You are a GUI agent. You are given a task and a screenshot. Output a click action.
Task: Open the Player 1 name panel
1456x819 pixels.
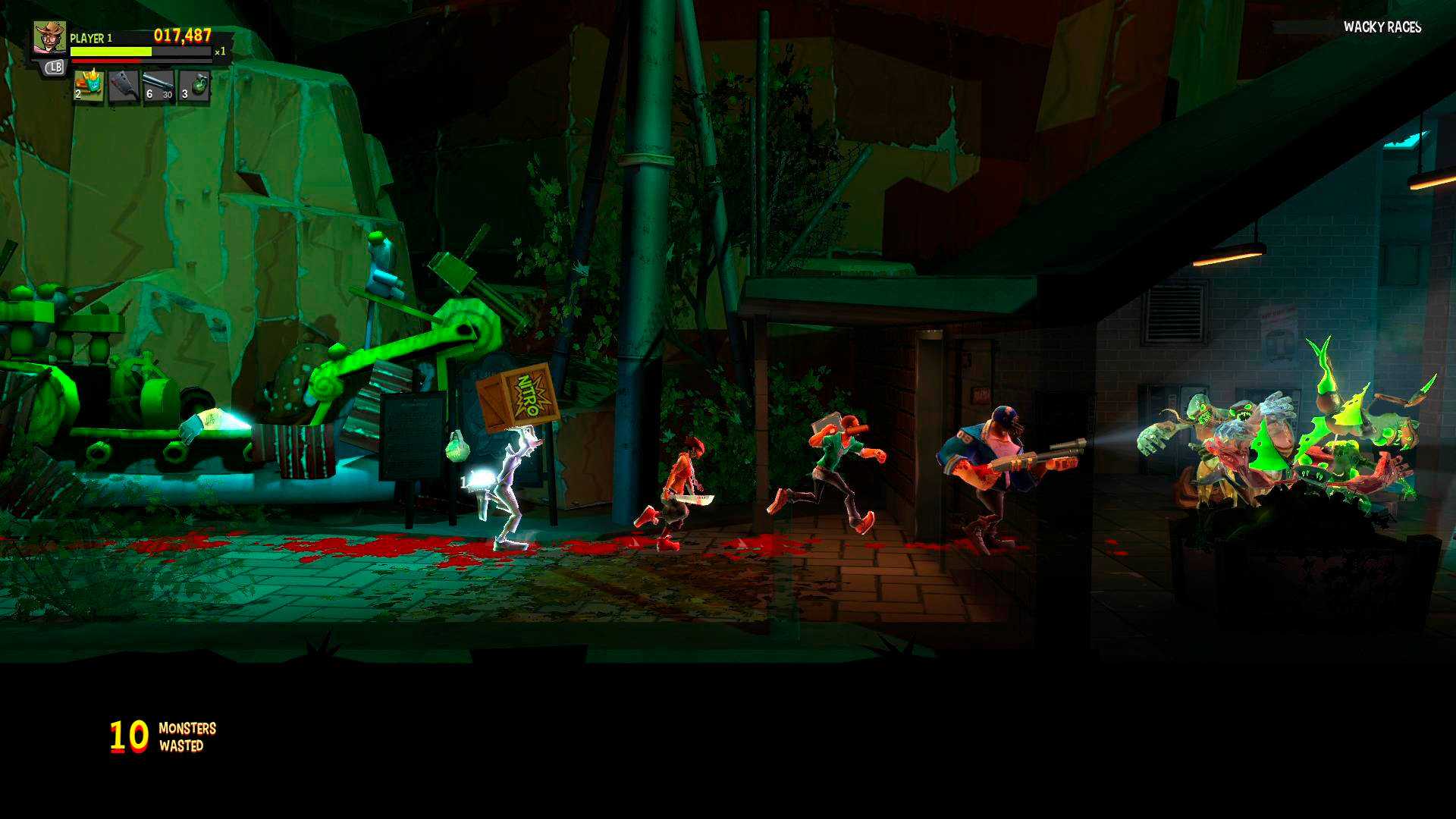[x=90, y=37]
